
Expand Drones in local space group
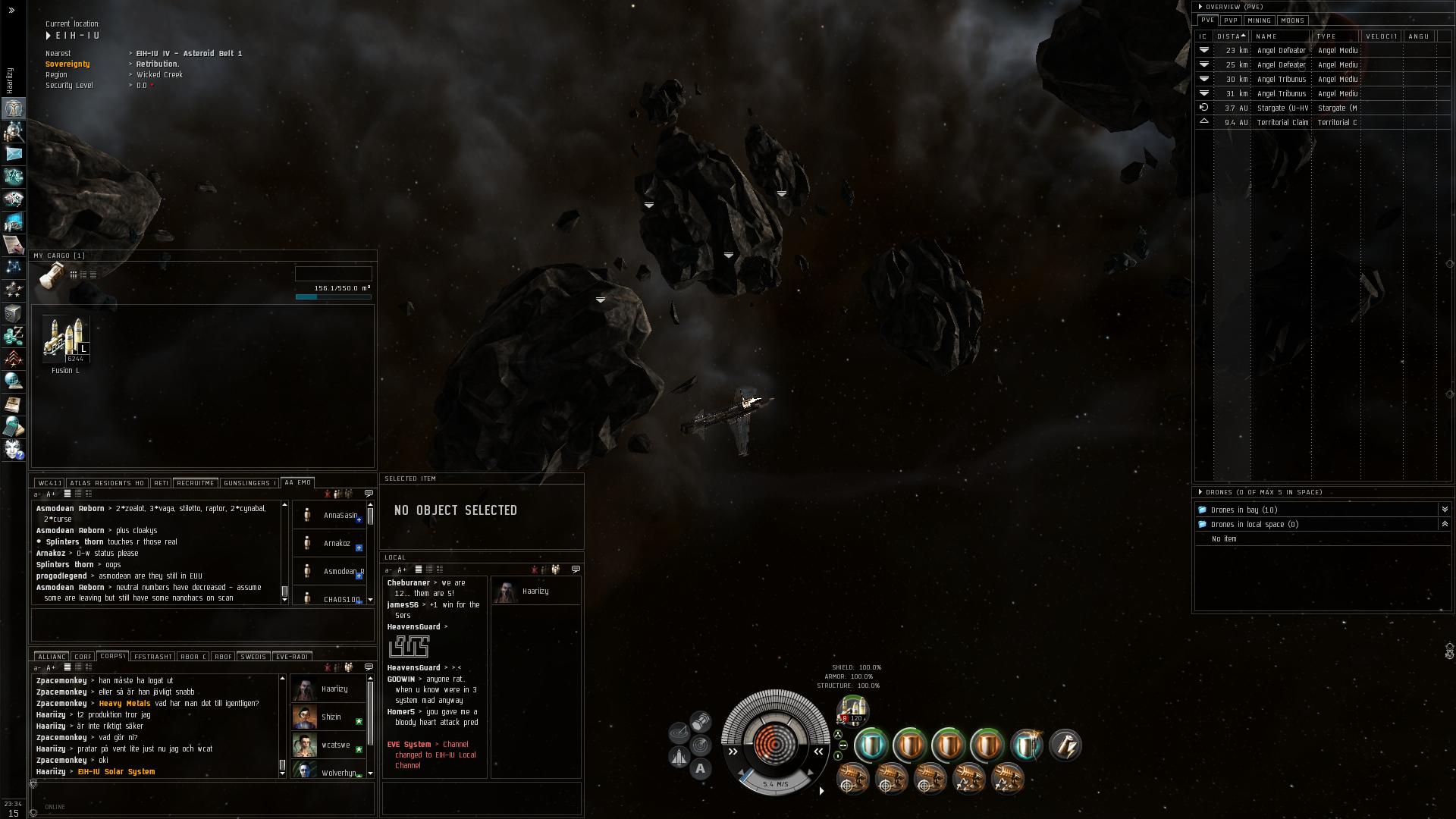[1444, 524]
